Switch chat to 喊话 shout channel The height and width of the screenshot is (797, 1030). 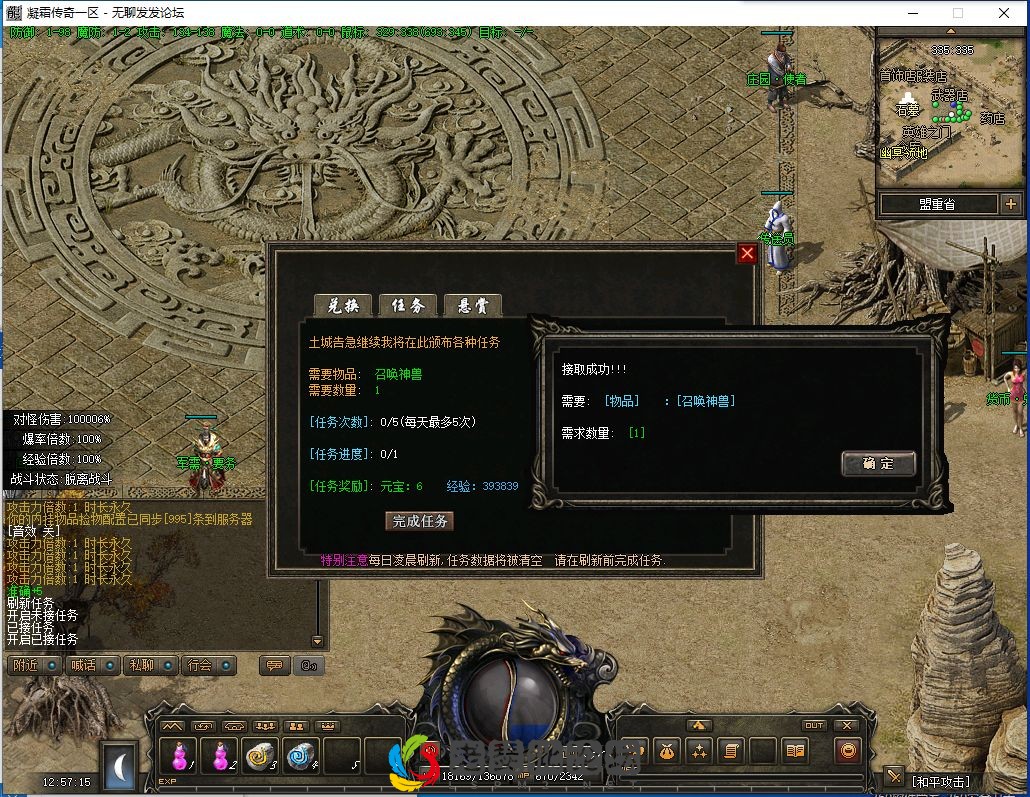pyautogui.click(x=92, y=665)
